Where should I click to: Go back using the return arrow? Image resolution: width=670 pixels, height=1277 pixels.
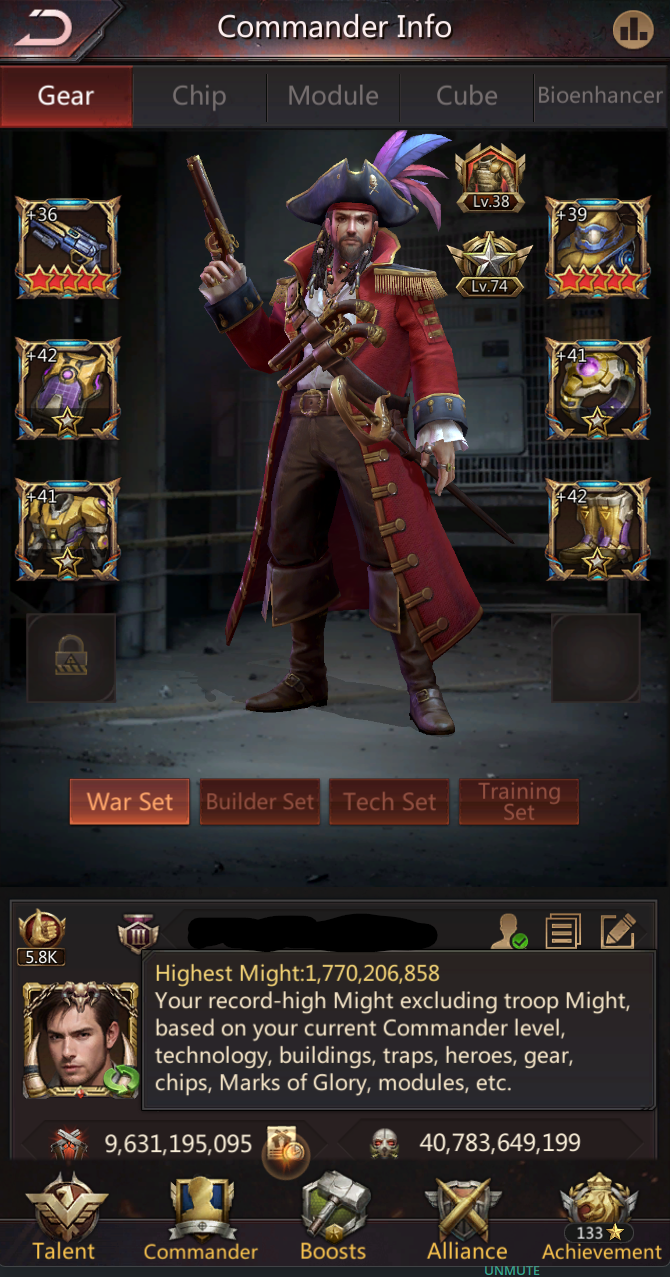coord(45,28)
